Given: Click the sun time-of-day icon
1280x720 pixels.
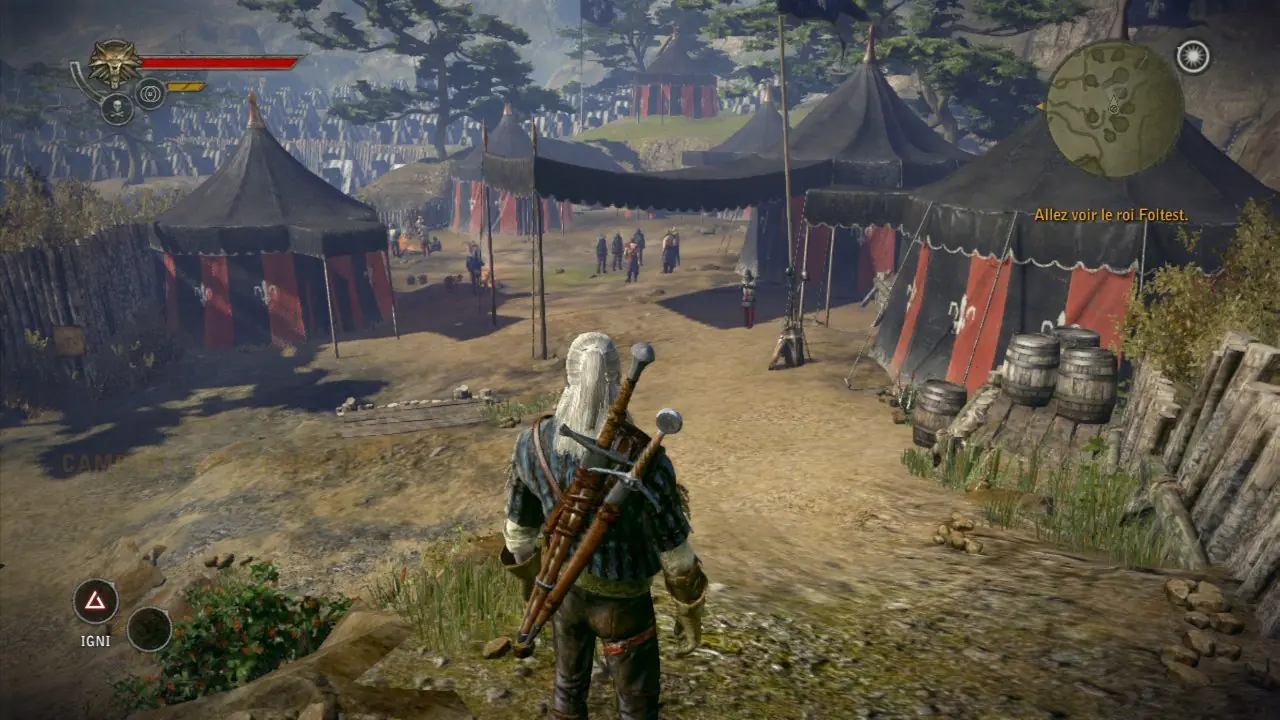Looking at the screenshot, I should tap(1192, 57).
